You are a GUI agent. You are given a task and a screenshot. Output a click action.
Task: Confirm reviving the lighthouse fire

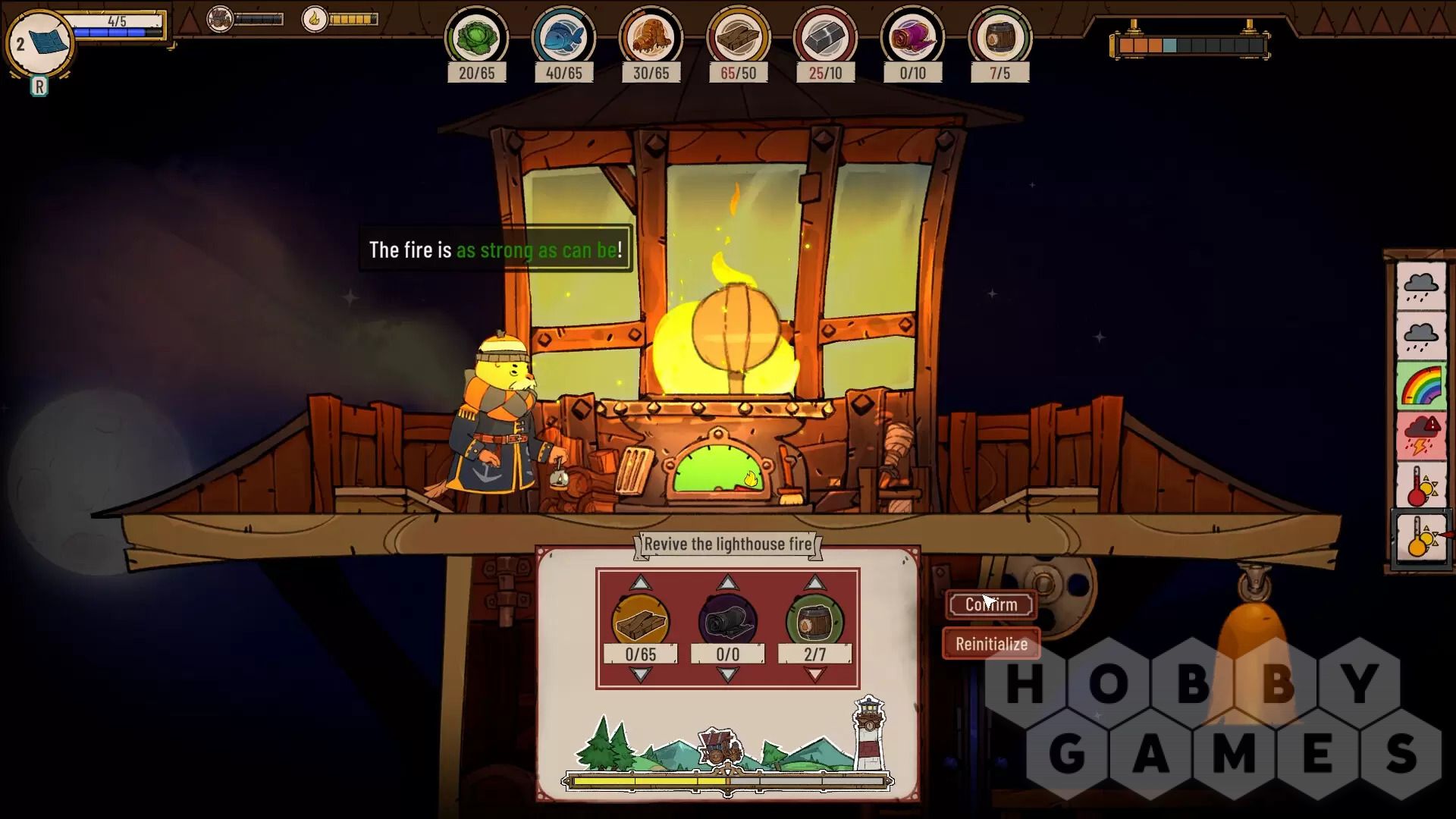(x=991, y=604)
